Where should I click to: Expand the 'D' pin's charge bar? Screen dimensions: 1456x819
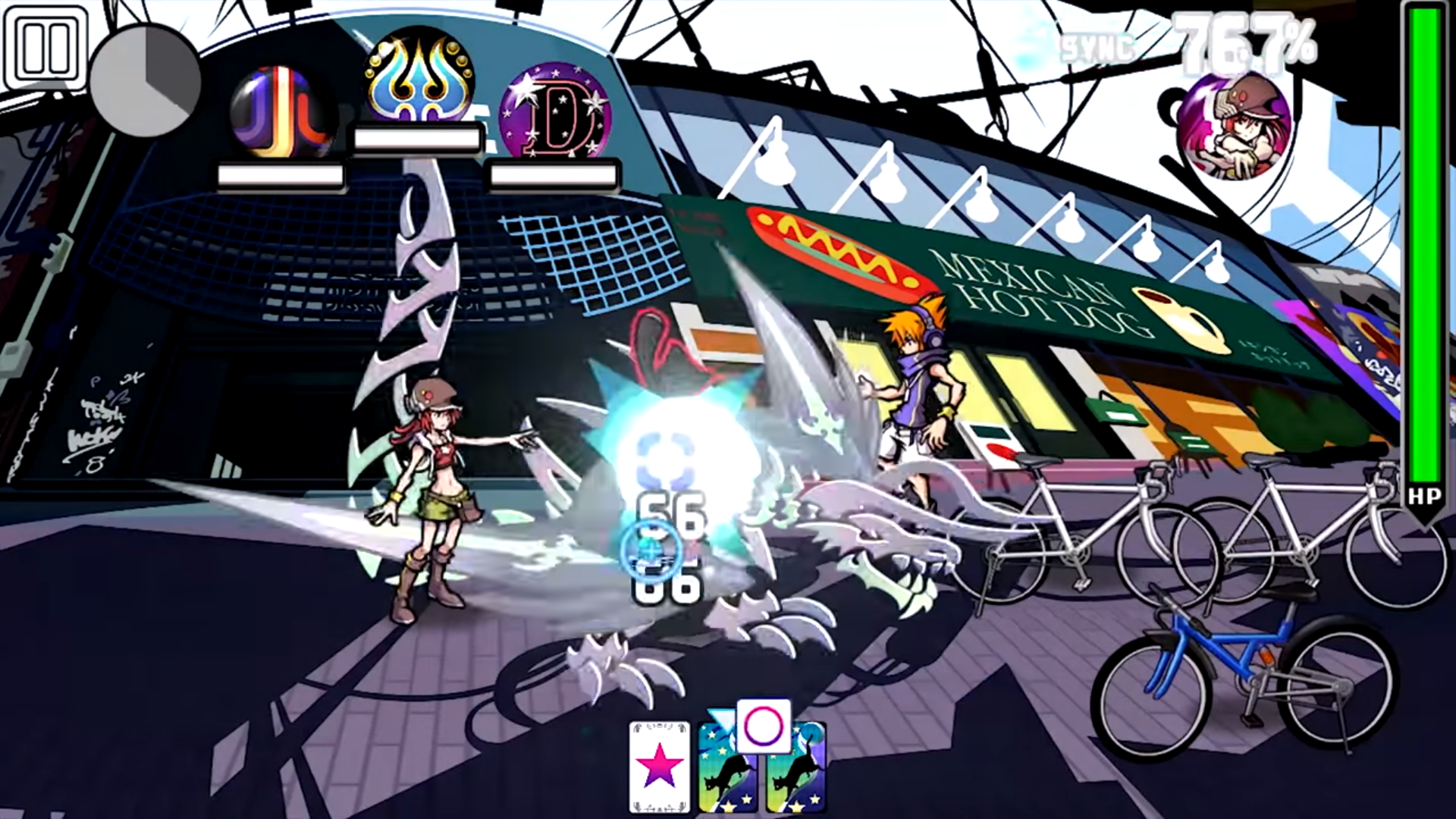click(x=553, y=177)
